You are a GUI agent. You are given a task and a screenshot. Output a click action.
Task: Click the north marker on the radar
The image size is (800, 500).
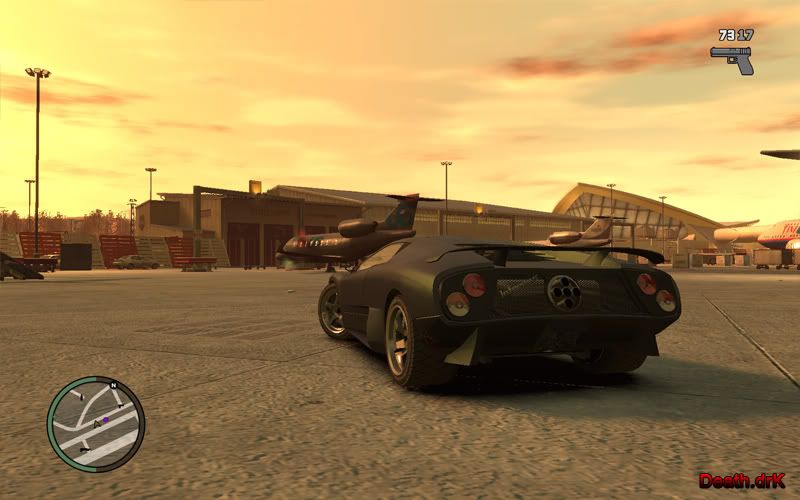pos(113,385)
